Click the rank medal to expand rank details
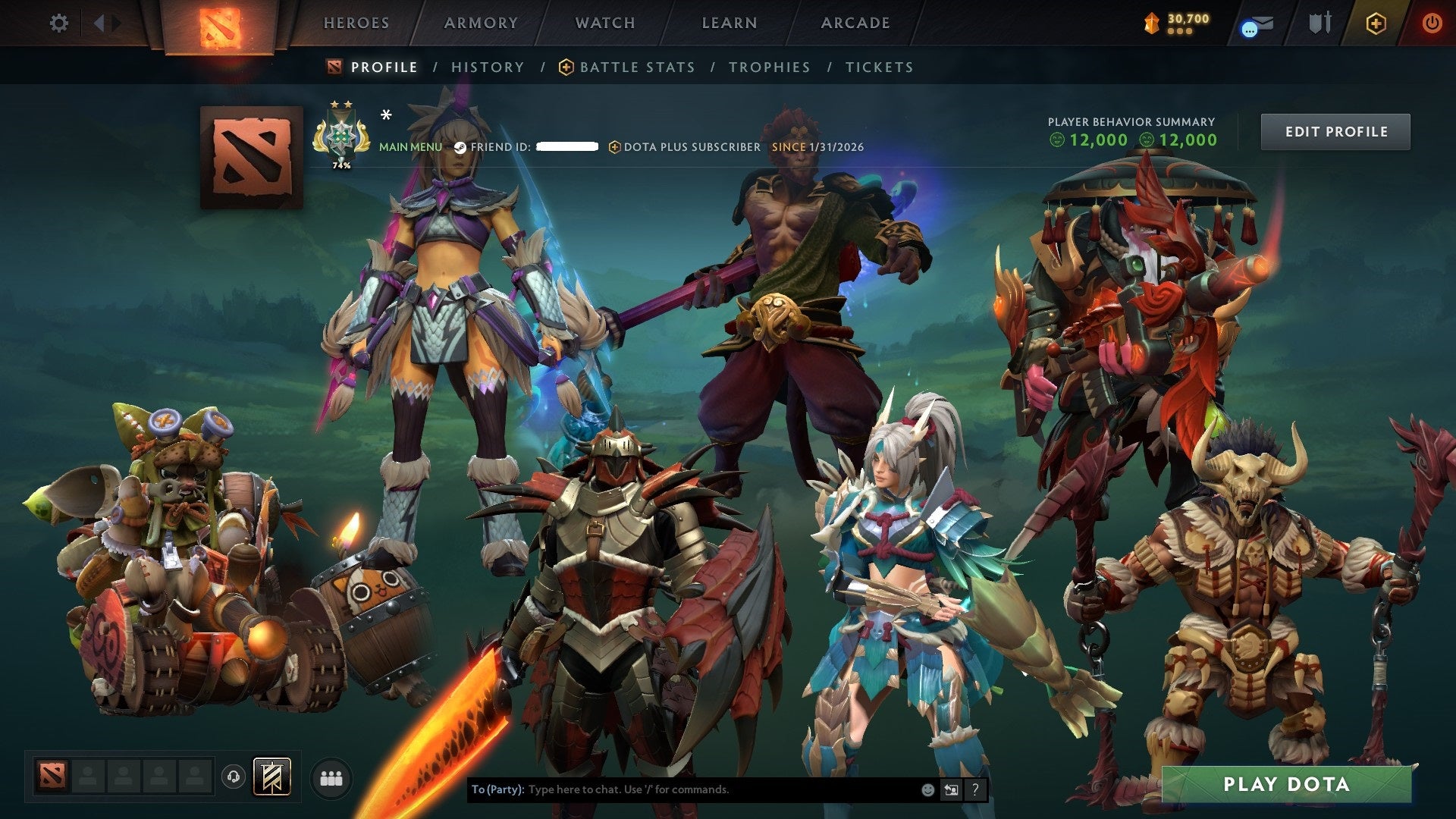 (x=341, y=136)
